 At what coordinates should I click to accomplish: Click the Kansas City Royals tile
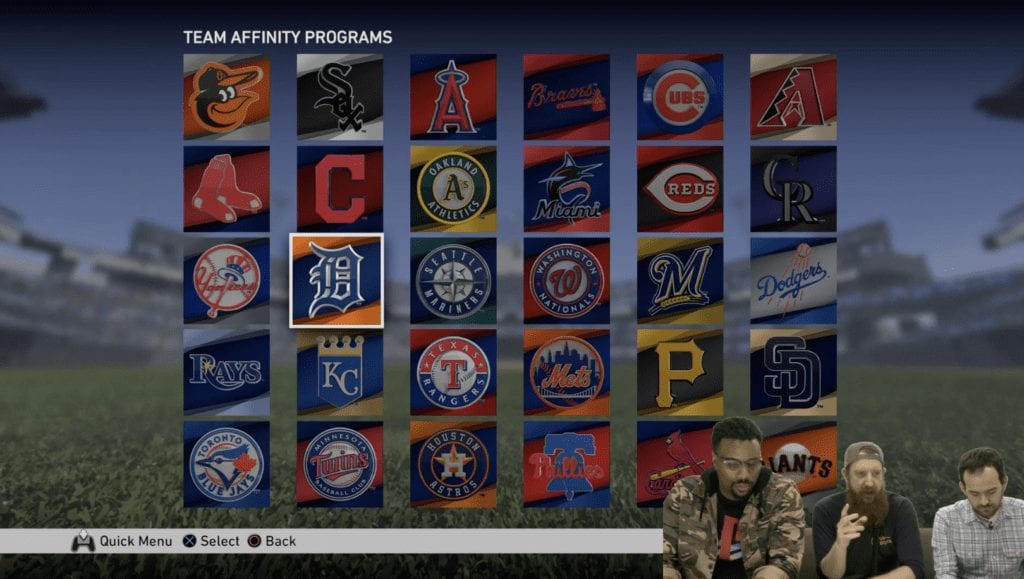(339, 372)
